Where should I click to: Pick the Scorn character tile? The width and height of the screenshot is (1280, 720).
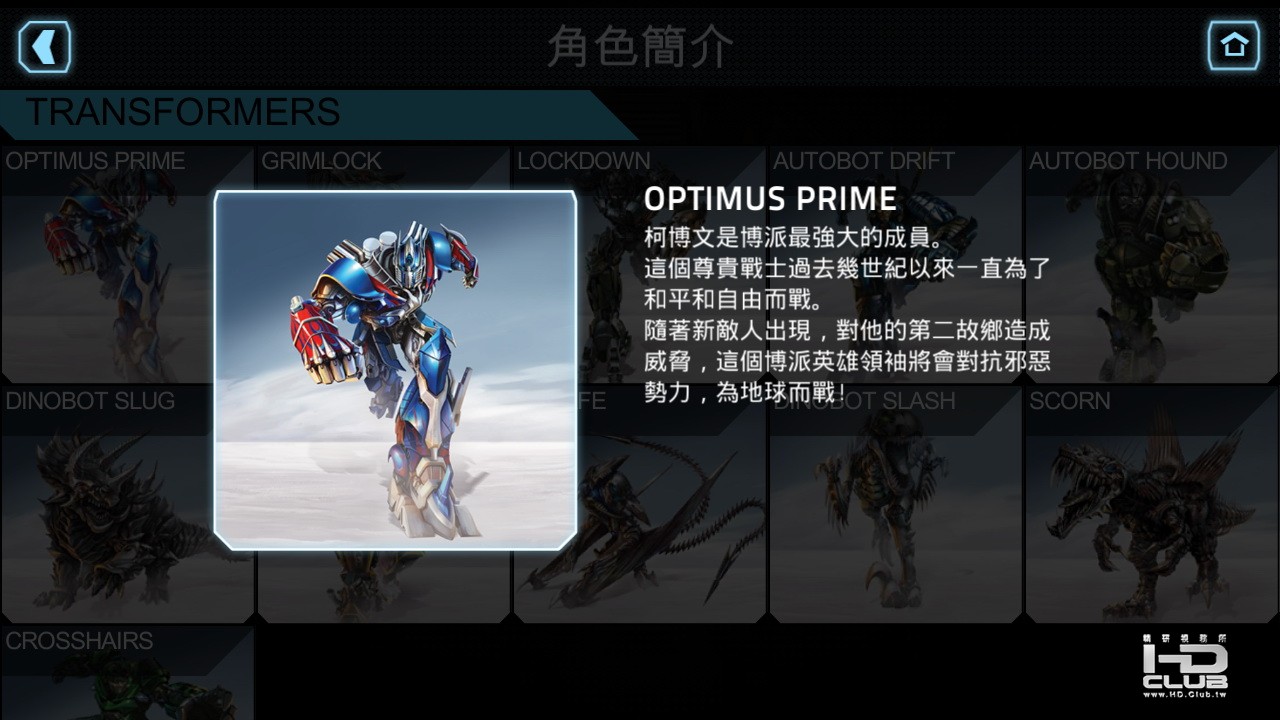pyautogui.click(x=1152, y=505)
